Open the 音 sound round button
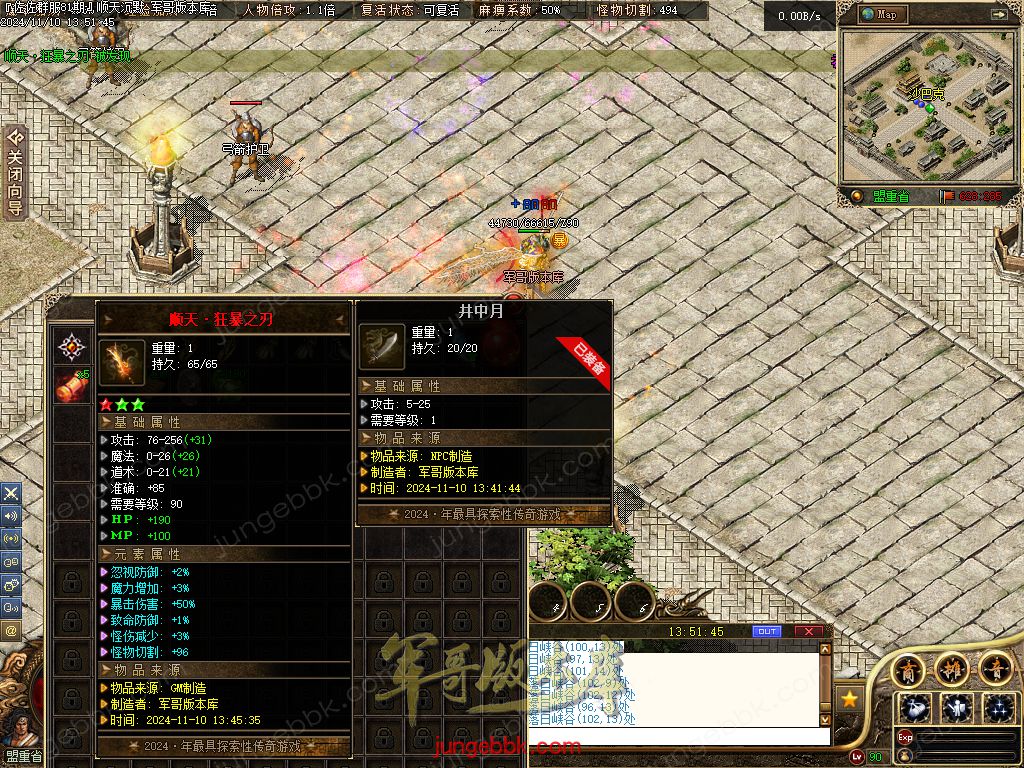The image size is (1024, 768). click(995, 668)
